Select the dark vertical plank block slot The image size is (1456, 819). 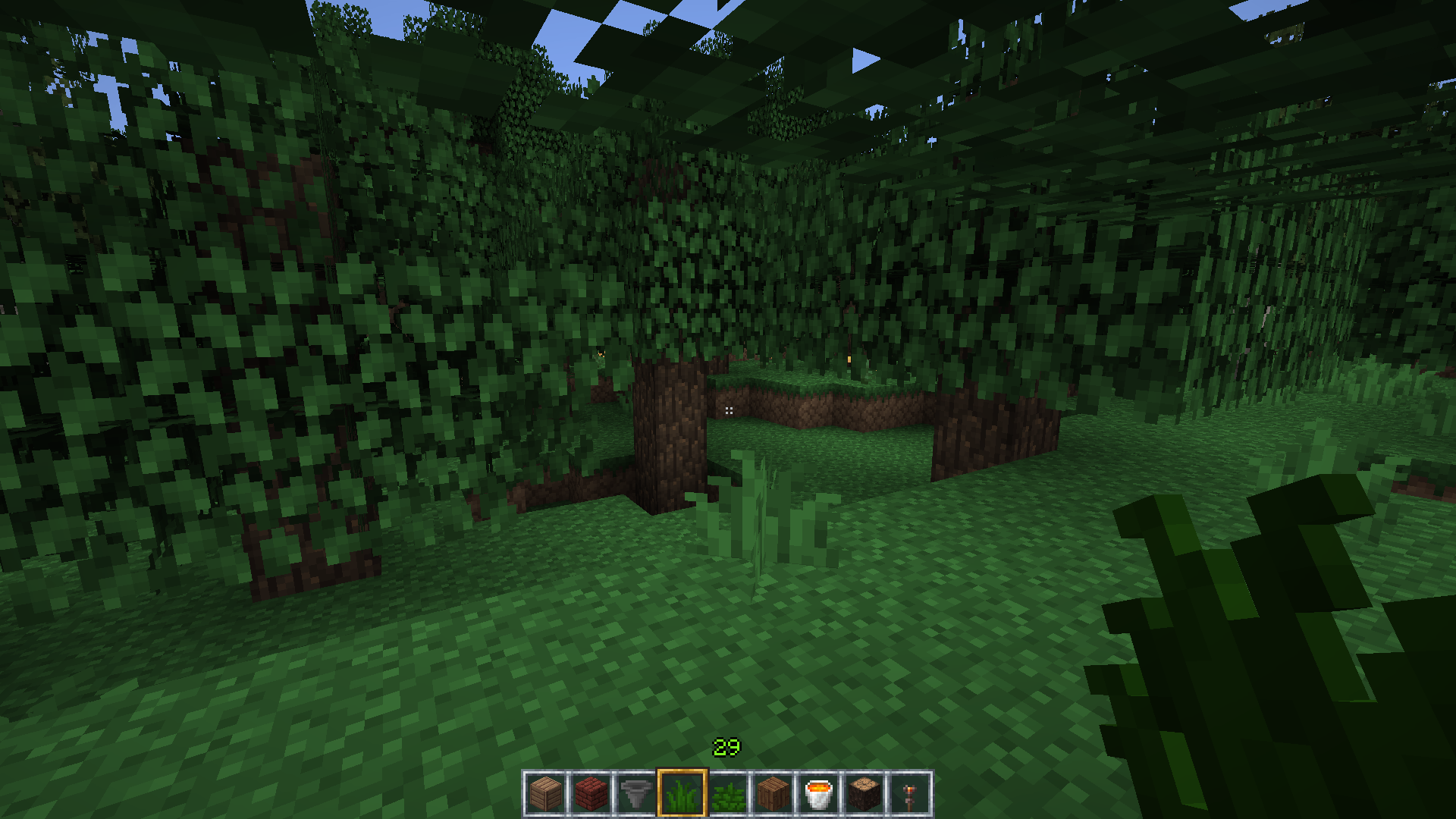pyautogui.click(x=773, y=794)
